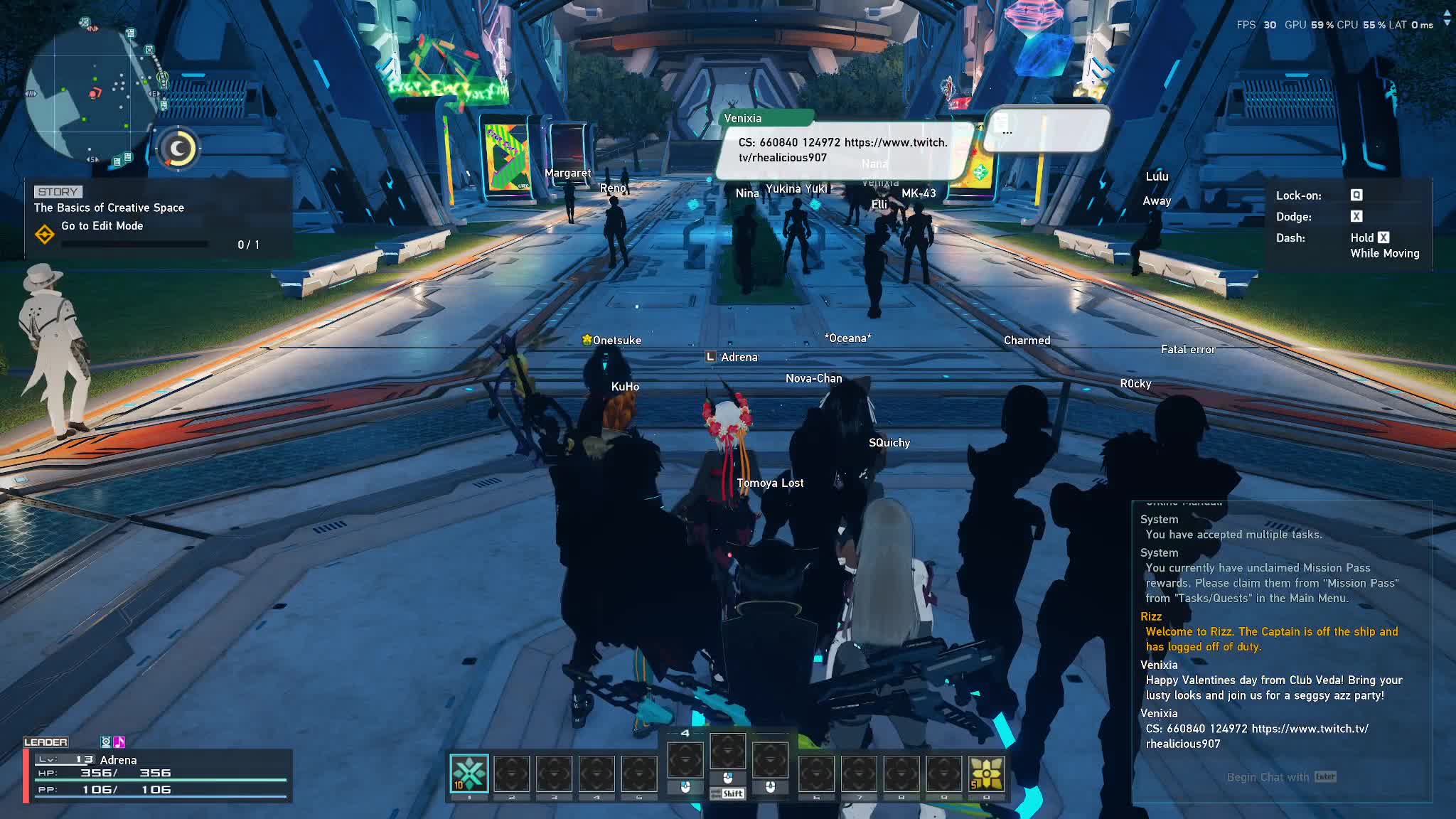1456x819 pixels.
Task: Click the pink music note icon above Adrena
Action: click(119, 742)
